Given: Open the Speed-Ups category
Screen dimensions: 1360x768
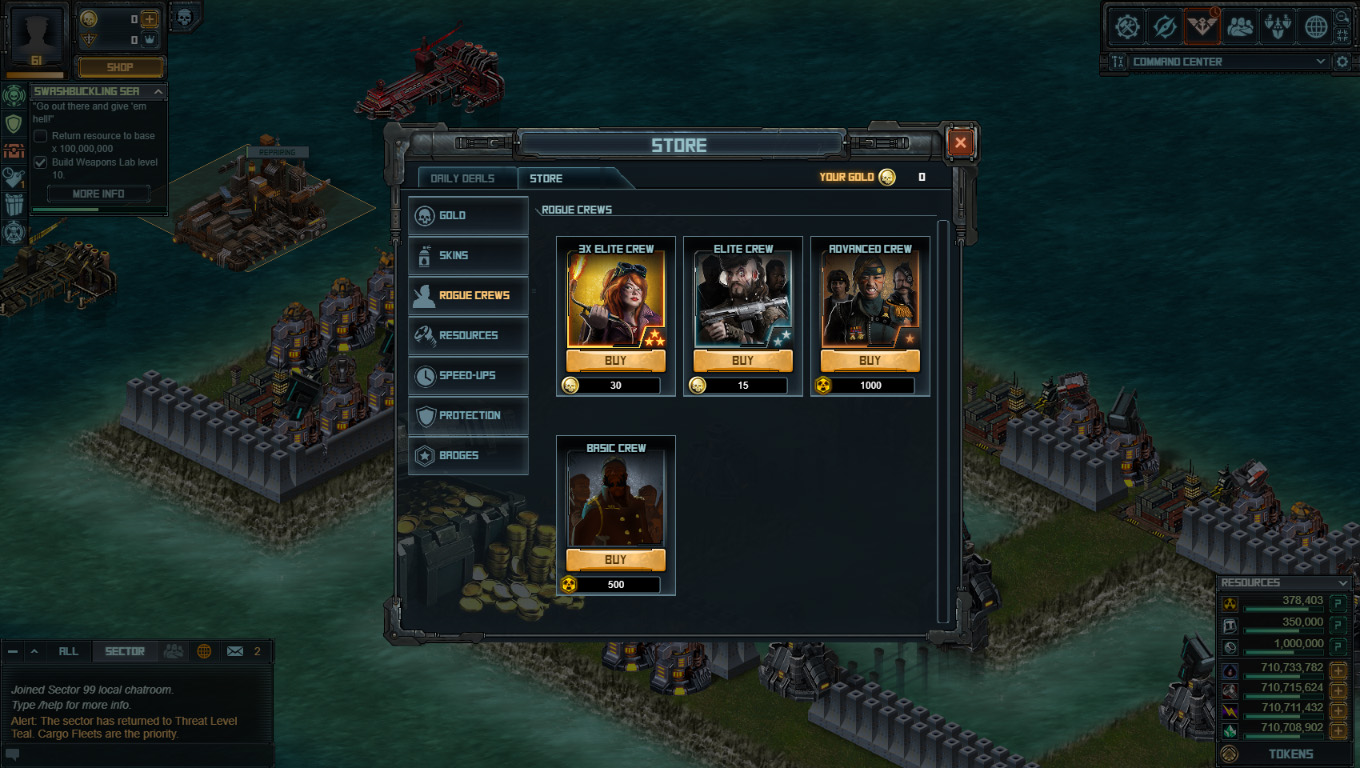Looking at the screenshot, I should (468, 375).
